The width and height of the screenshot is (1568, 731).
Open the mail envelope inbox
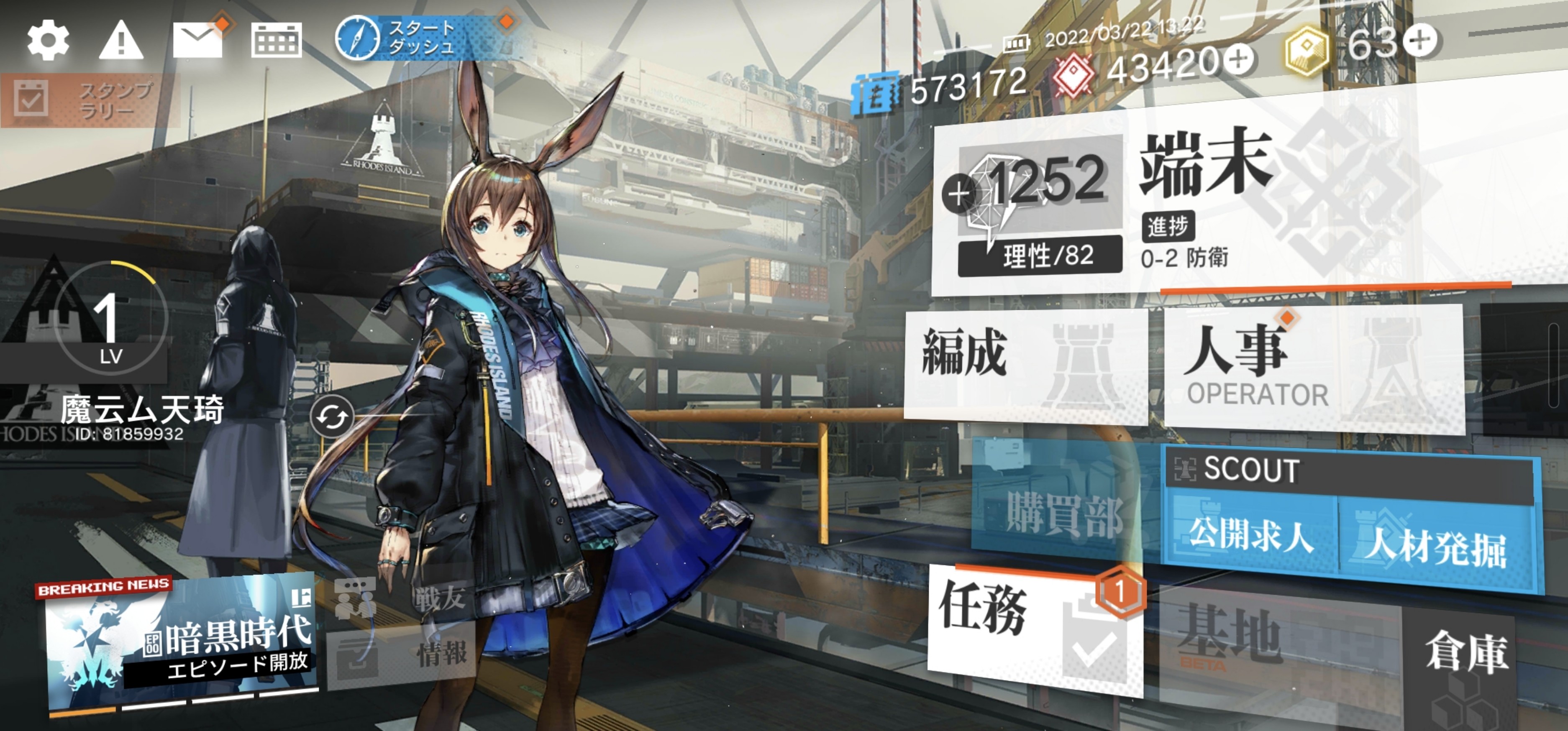198,40
